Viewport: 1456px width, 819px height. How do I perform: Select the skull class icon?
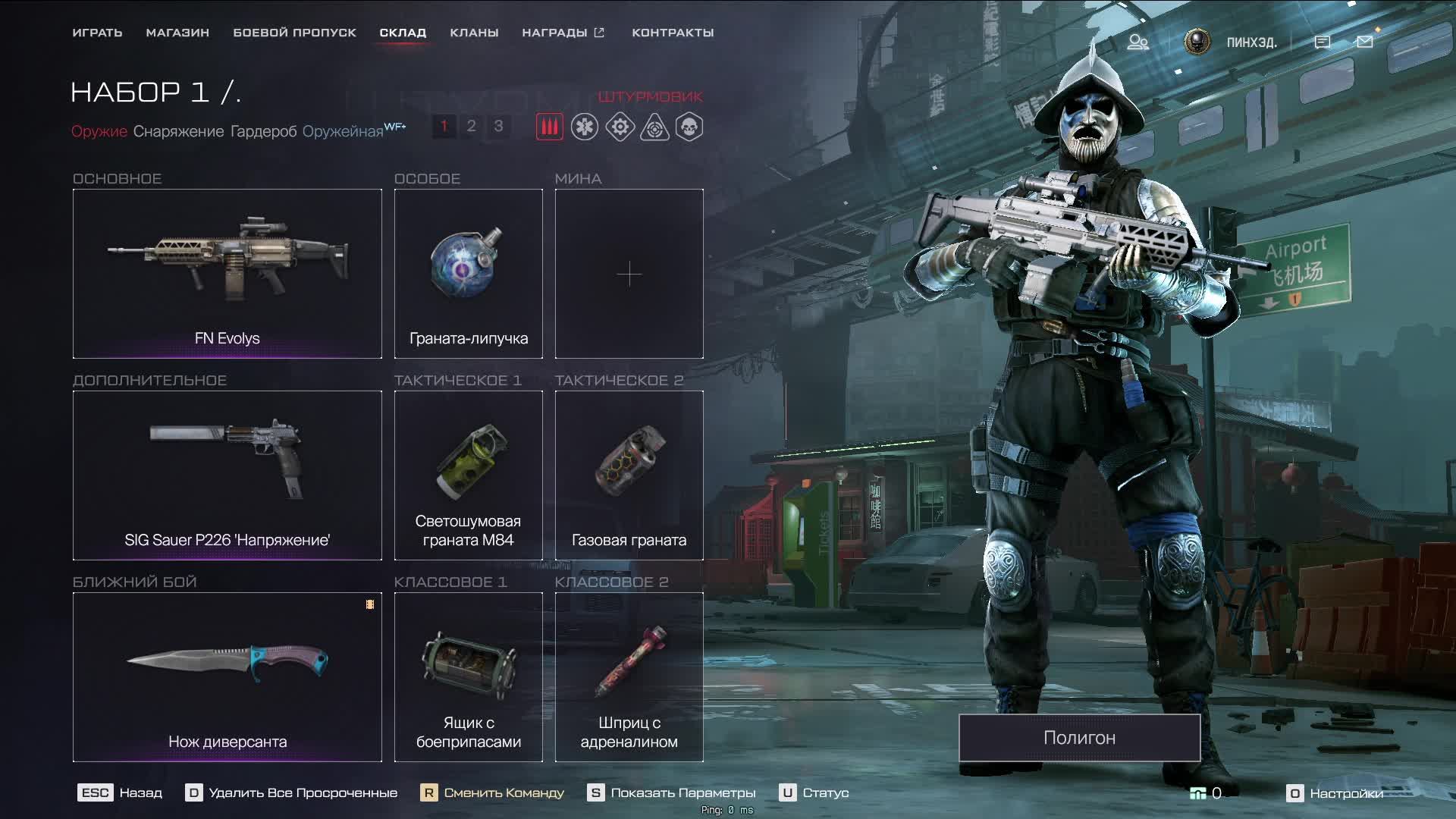tap(689, 127)
